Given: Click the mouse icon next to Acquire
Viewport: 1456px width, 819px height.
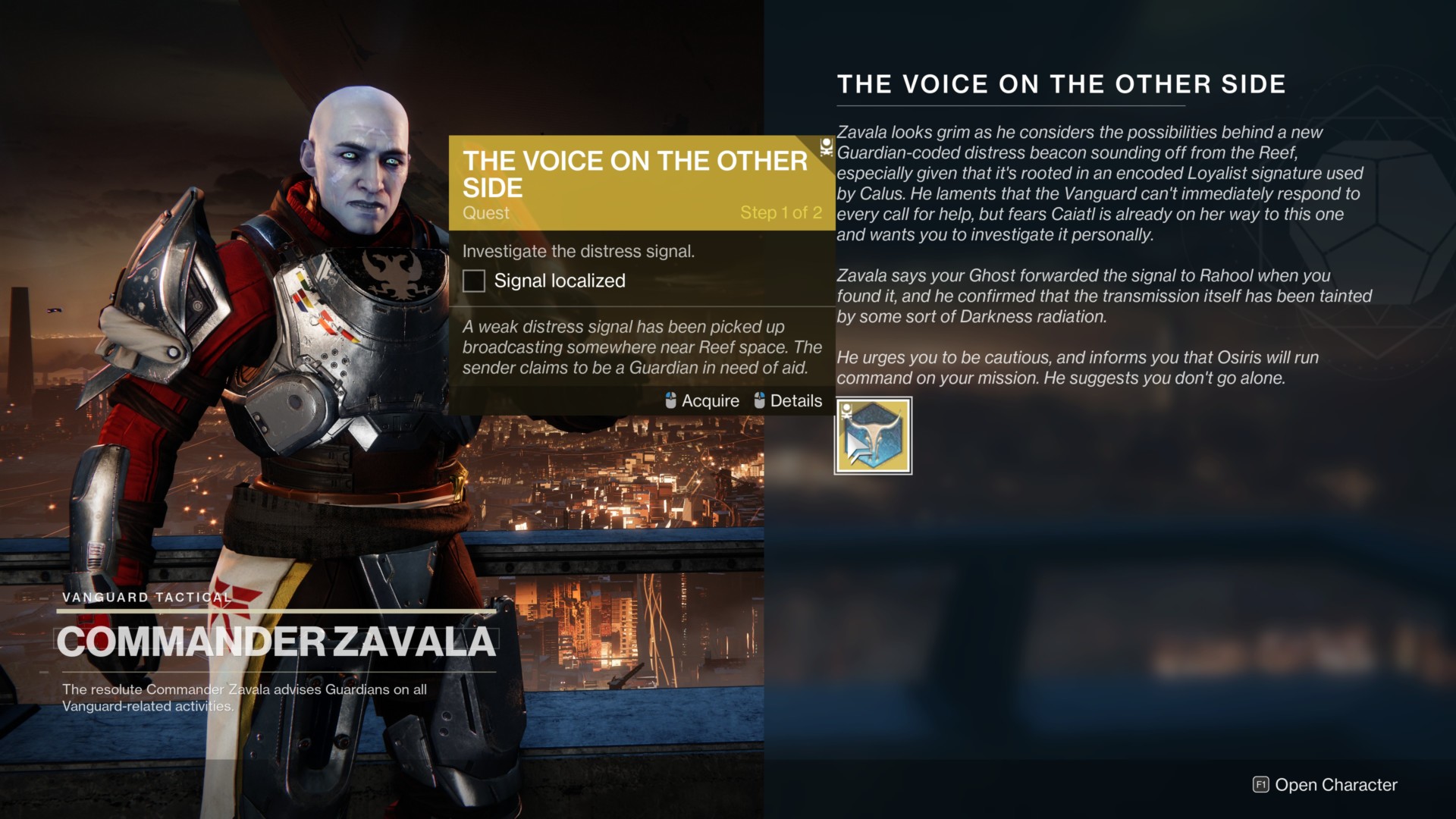Looking at the screenshot, I should click(x=670, y=400).
